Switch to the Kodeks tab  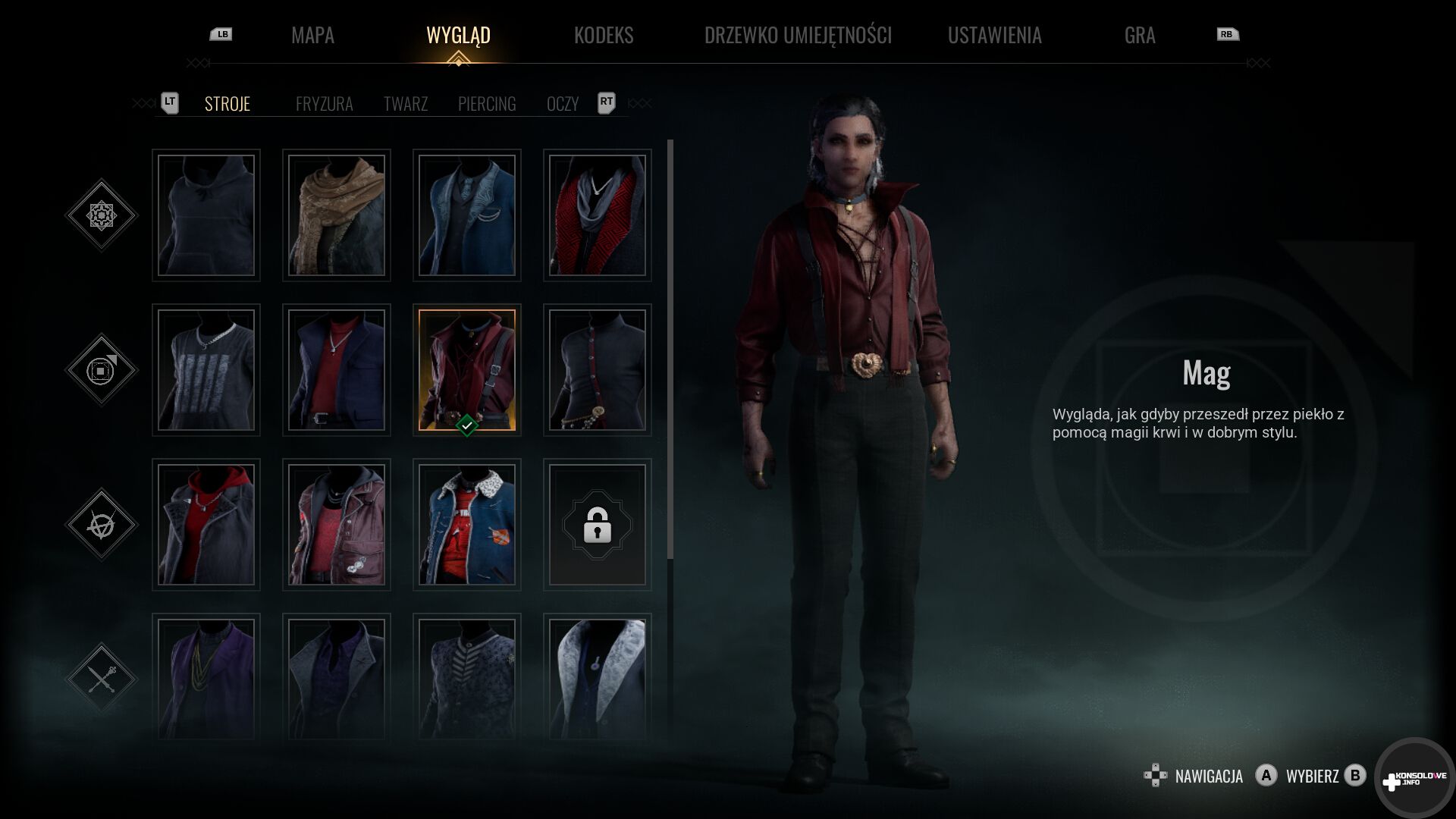(x=603, y=35)
